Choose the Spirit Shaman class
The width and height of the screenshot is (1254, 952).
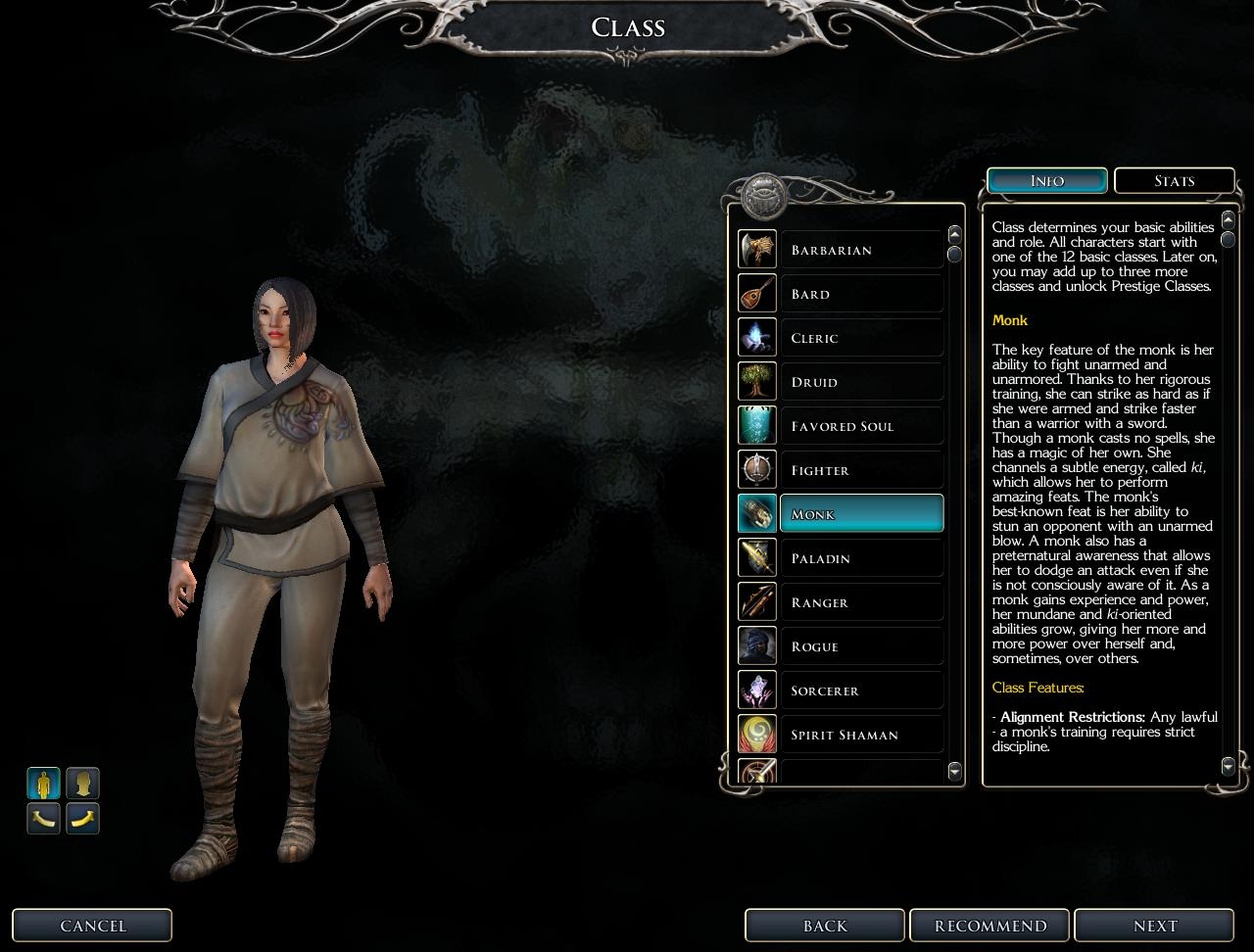(x=861, y=735)
